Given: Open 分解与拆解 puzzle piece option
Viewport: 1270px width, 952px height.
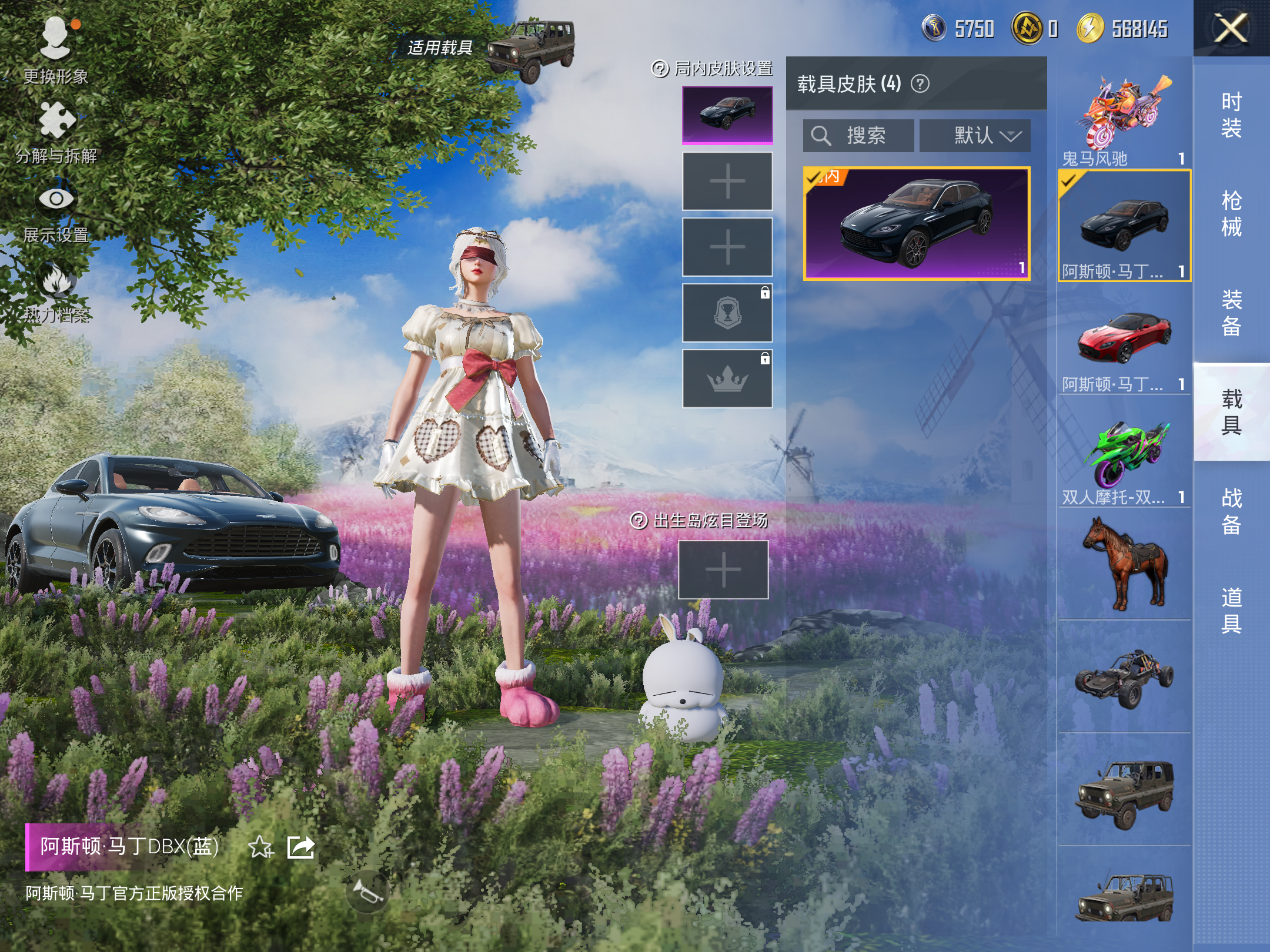Looking at the screenshot, I should point(56,130).
